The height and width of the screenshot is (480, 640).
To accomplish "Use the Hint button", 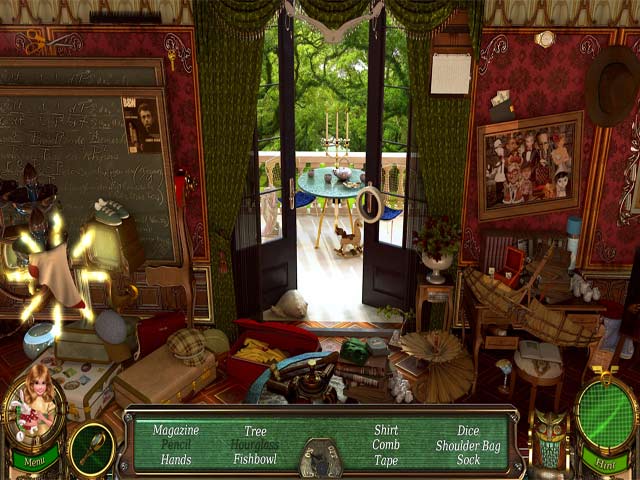I will [x=605, y=465].
